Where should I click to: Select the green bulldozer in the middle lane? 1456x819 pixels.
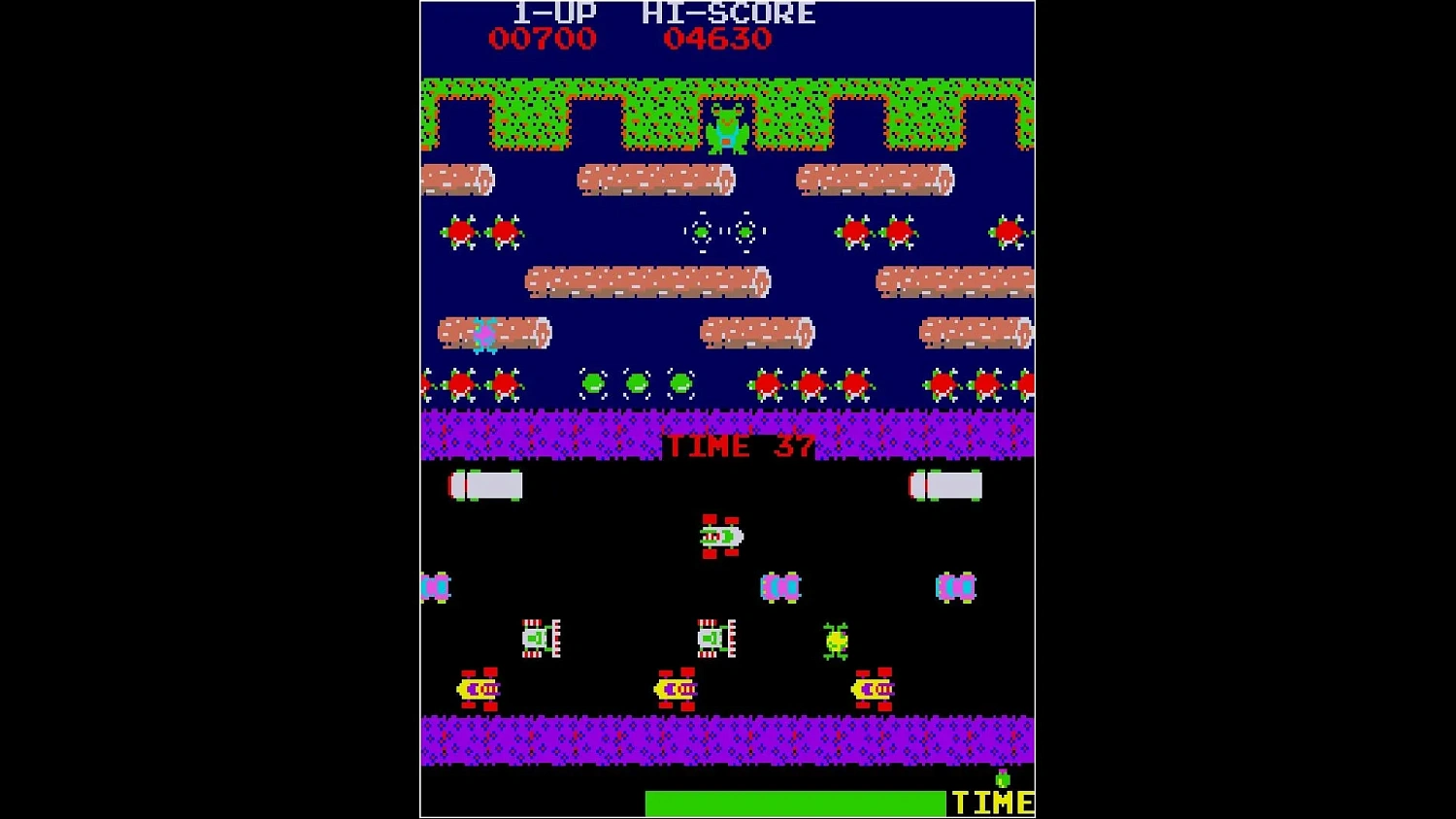click(x=539, y=638)
